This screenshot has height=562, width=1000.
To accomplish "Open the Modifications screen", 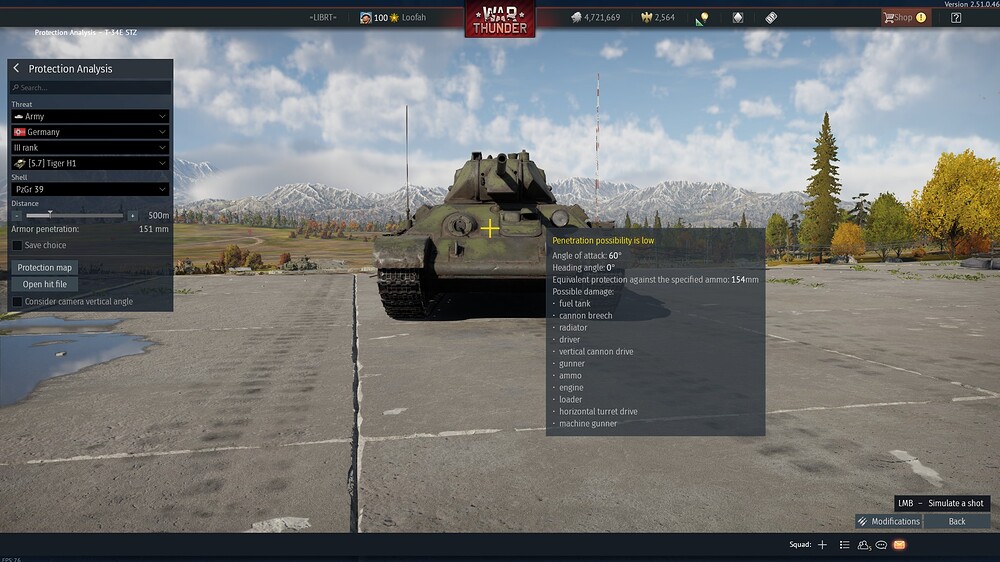I will pyautogui.click(x=888, y=521).
